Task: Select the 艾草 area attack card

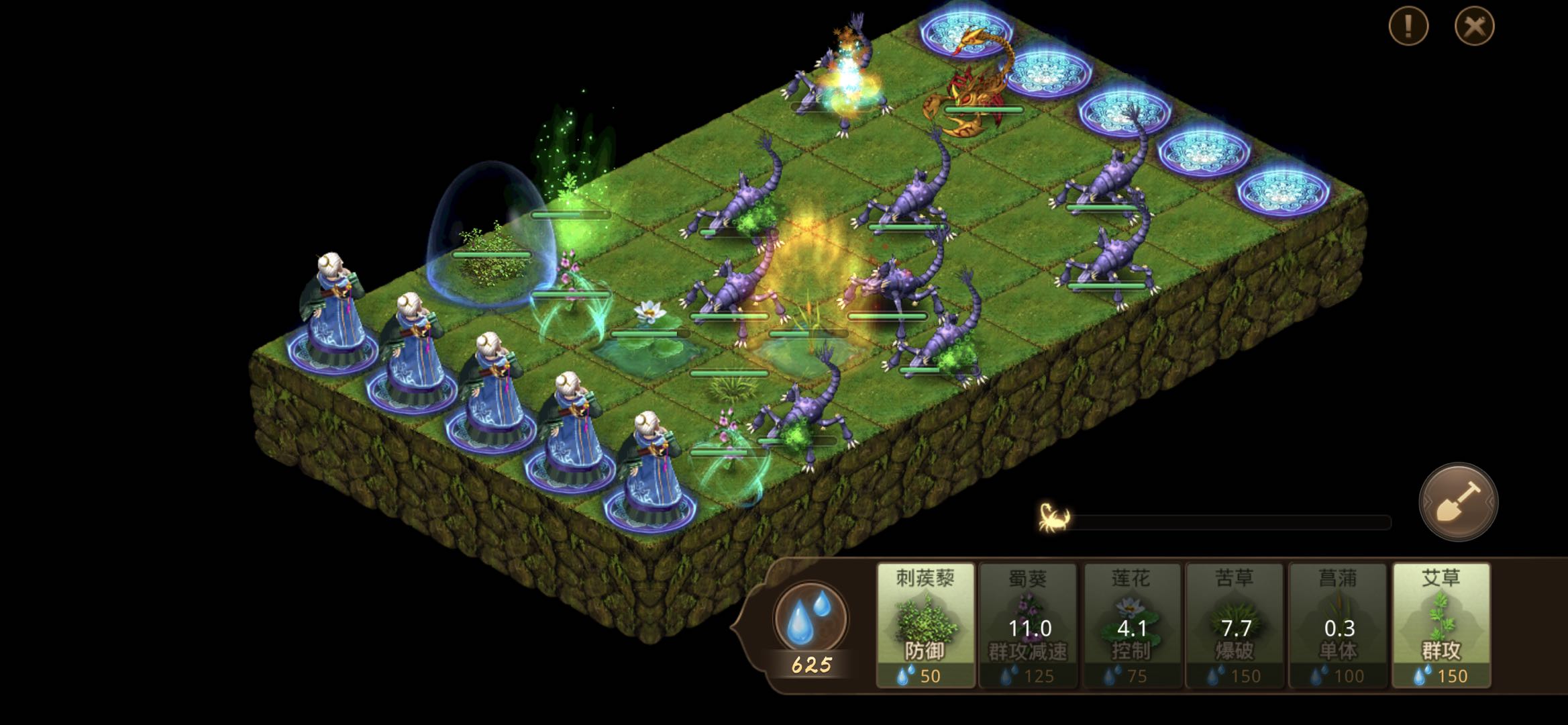Action: tap(1441, 625)
